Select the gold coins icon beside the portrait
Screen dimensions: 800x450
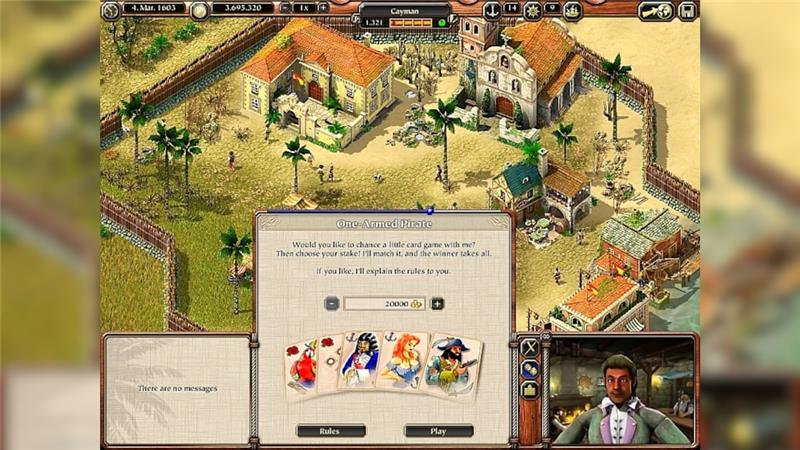pos(530,368)
